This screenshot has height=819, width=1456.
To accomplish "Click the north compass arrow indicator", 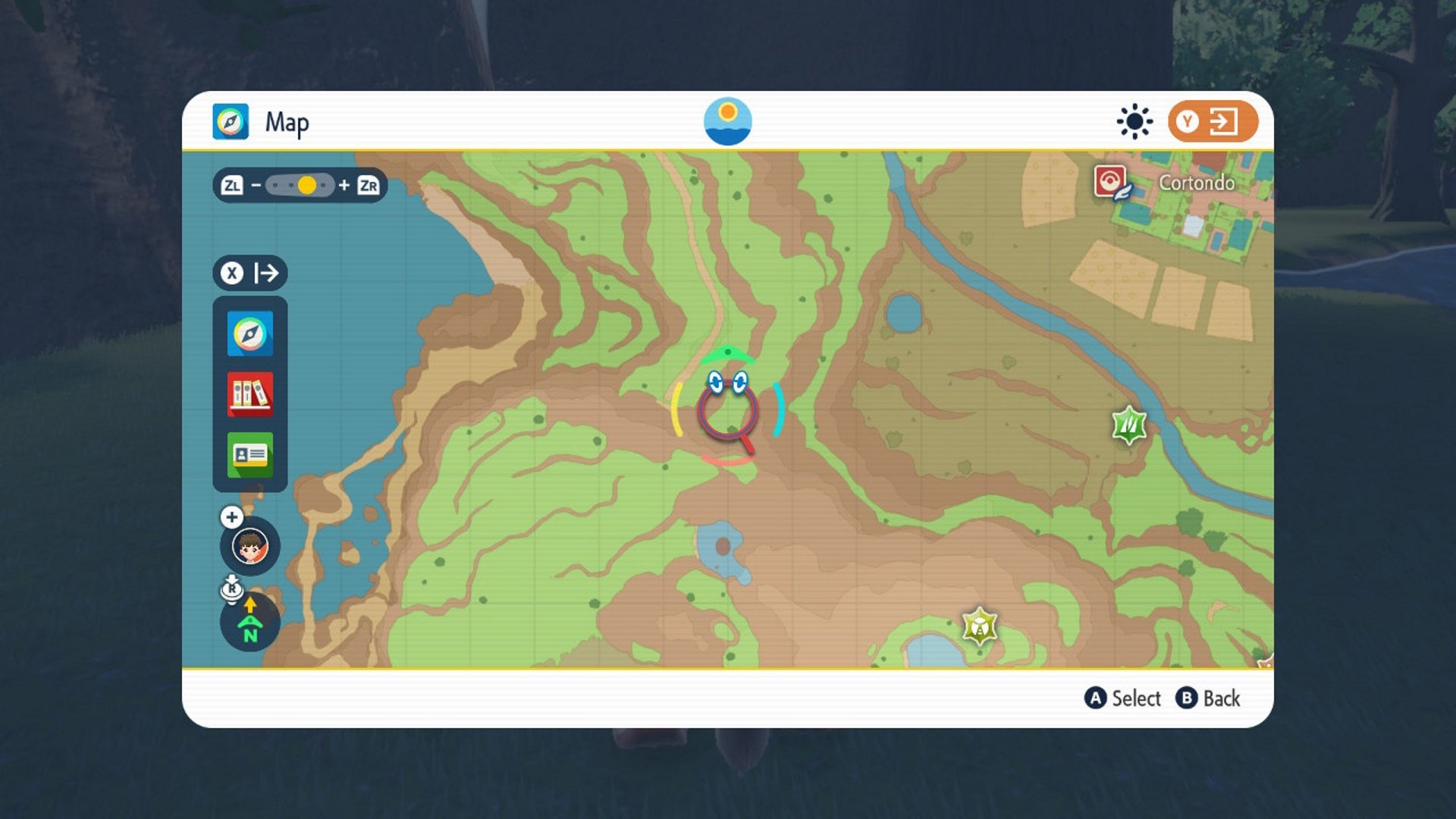I will [x=250, y=623].
